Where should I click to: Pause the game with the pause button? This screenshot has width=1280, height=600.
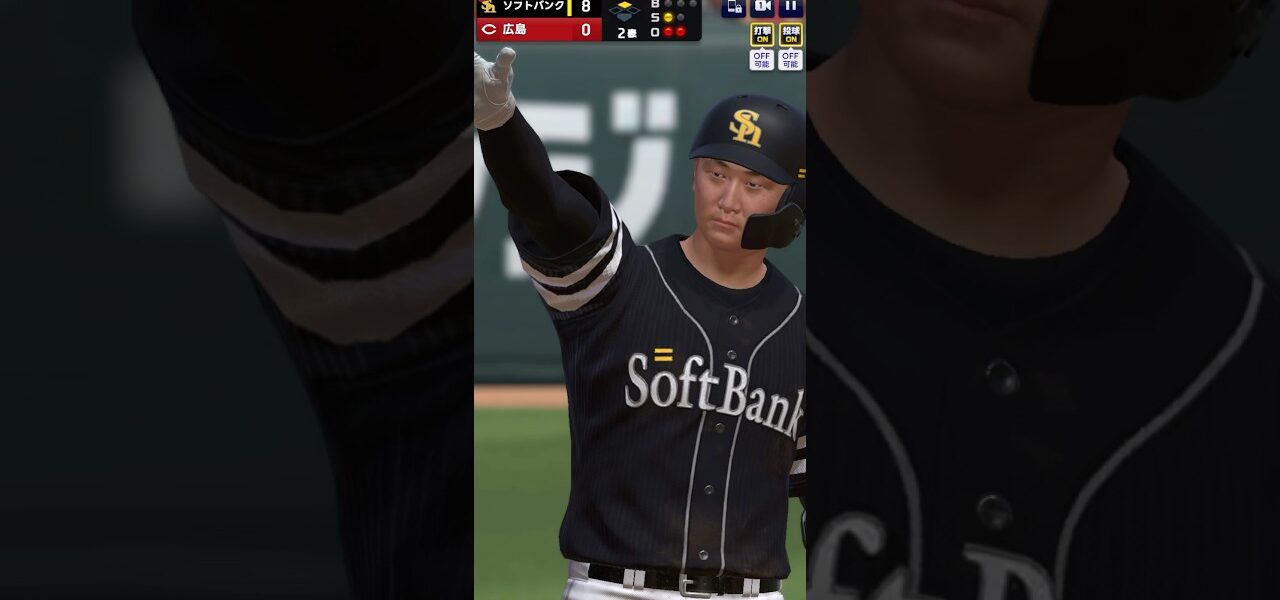click(791, 7)
